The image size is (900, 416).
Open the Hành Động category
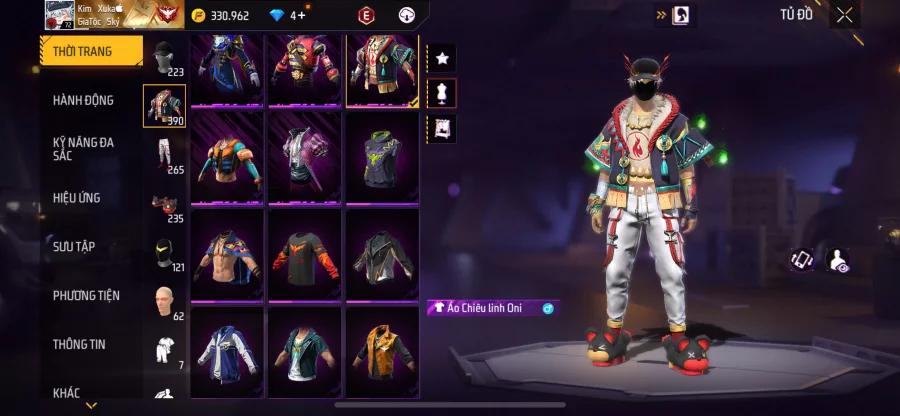click(x=84, y=100)
